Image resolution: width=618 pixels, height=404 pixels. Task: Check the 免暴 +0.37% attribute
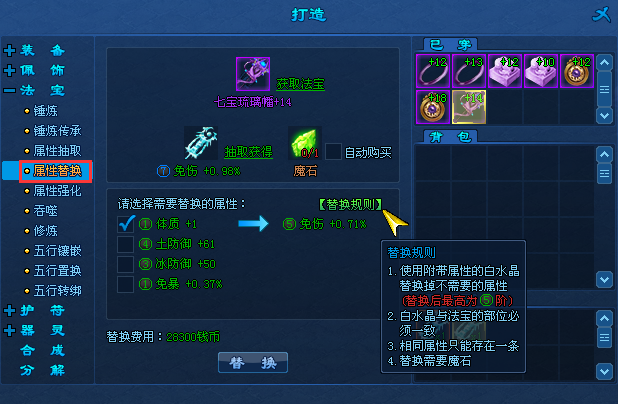[x=126, y=284]
